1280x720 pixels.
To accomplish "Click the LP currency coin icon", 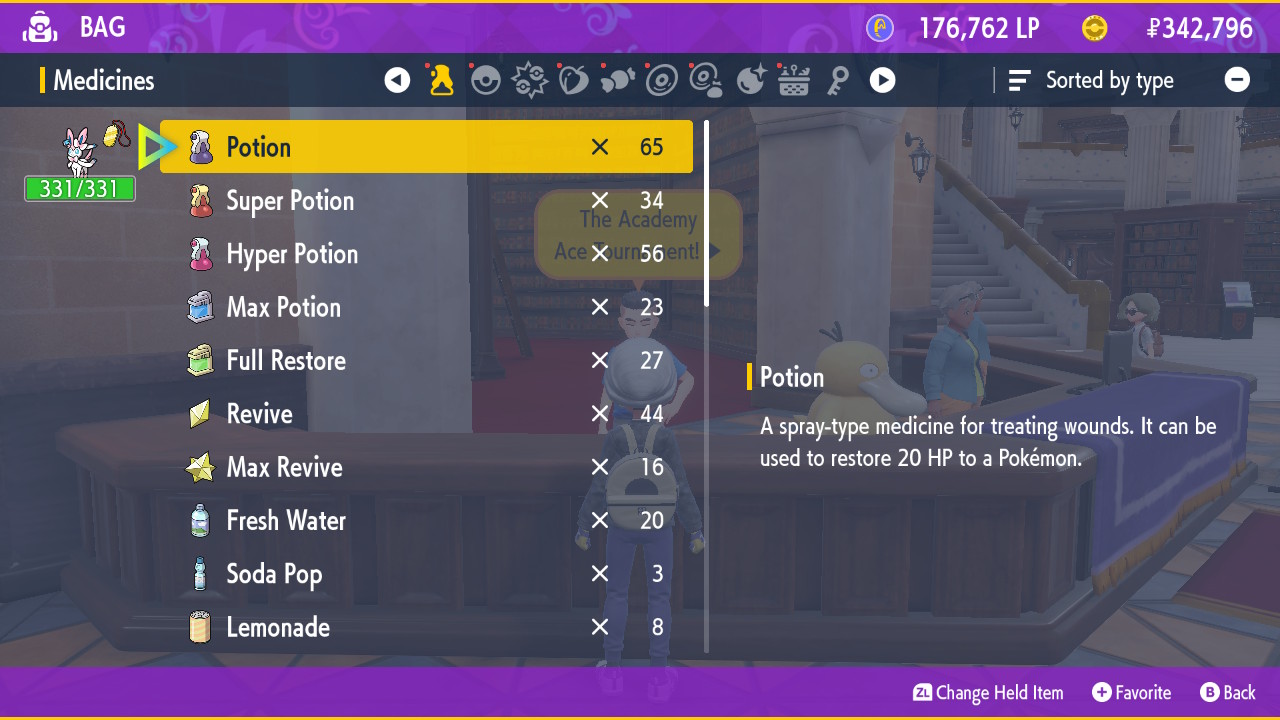I will [878, 28].
